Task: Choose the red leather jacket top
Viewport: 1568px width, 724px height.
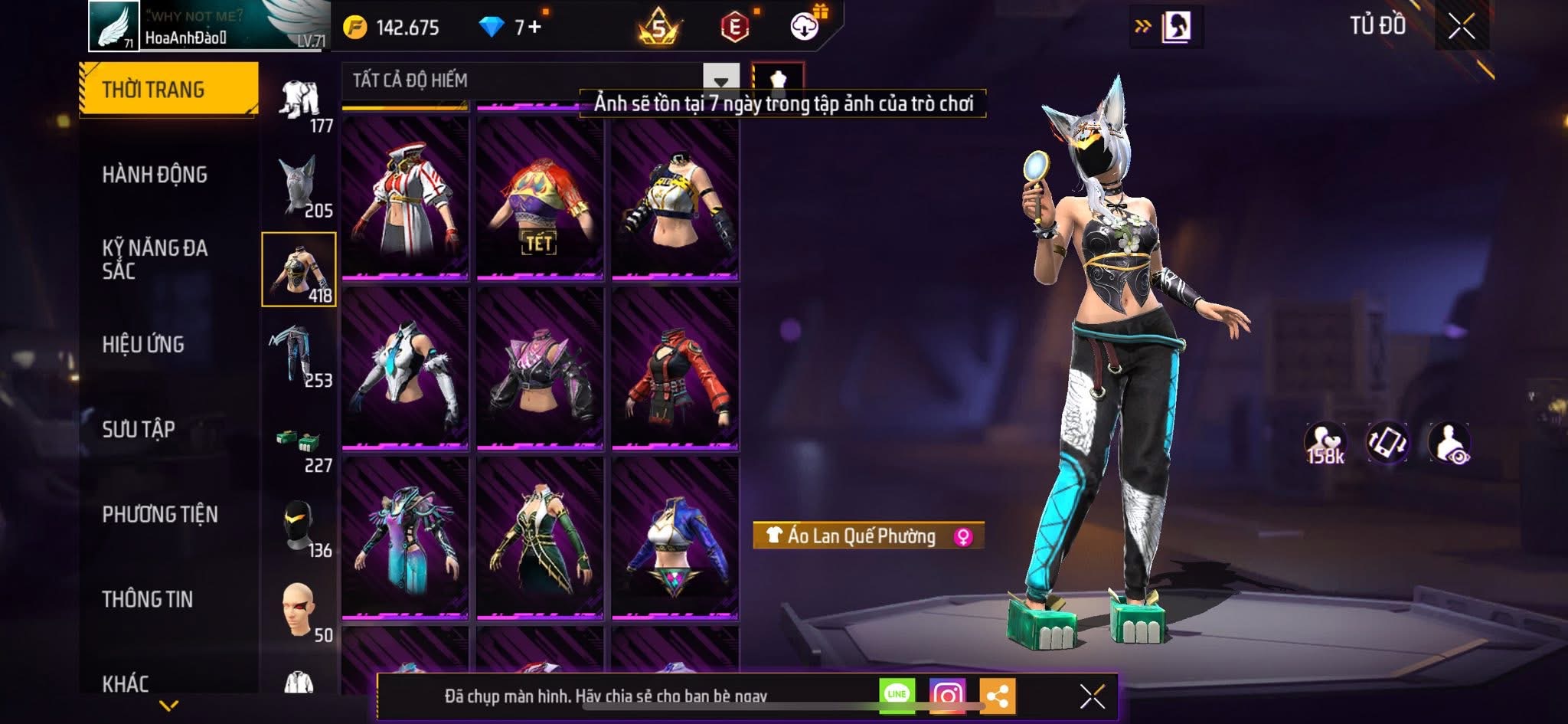Action: tap(675, 369)
